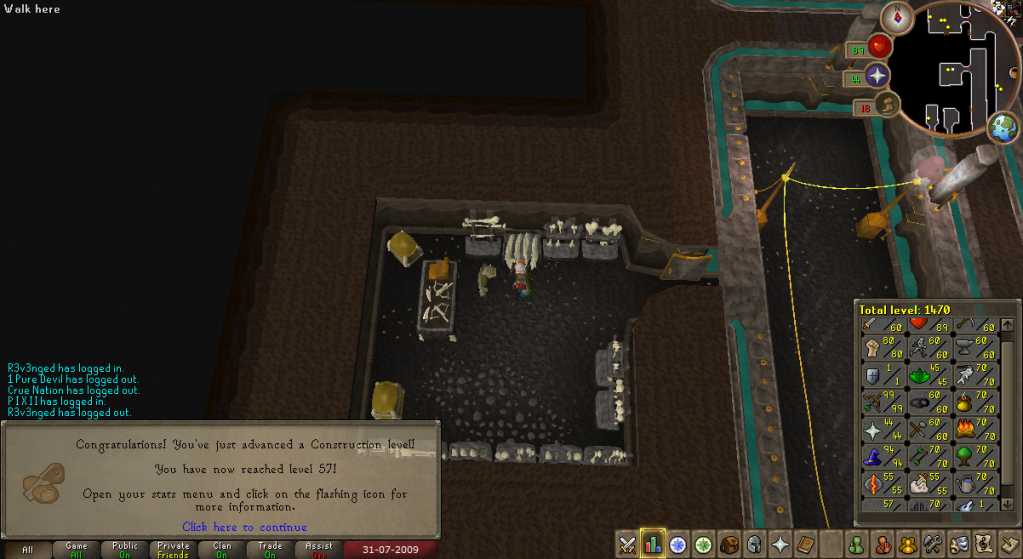Open the backpack inventory tab
The image size is (1023, 559).
730,545
